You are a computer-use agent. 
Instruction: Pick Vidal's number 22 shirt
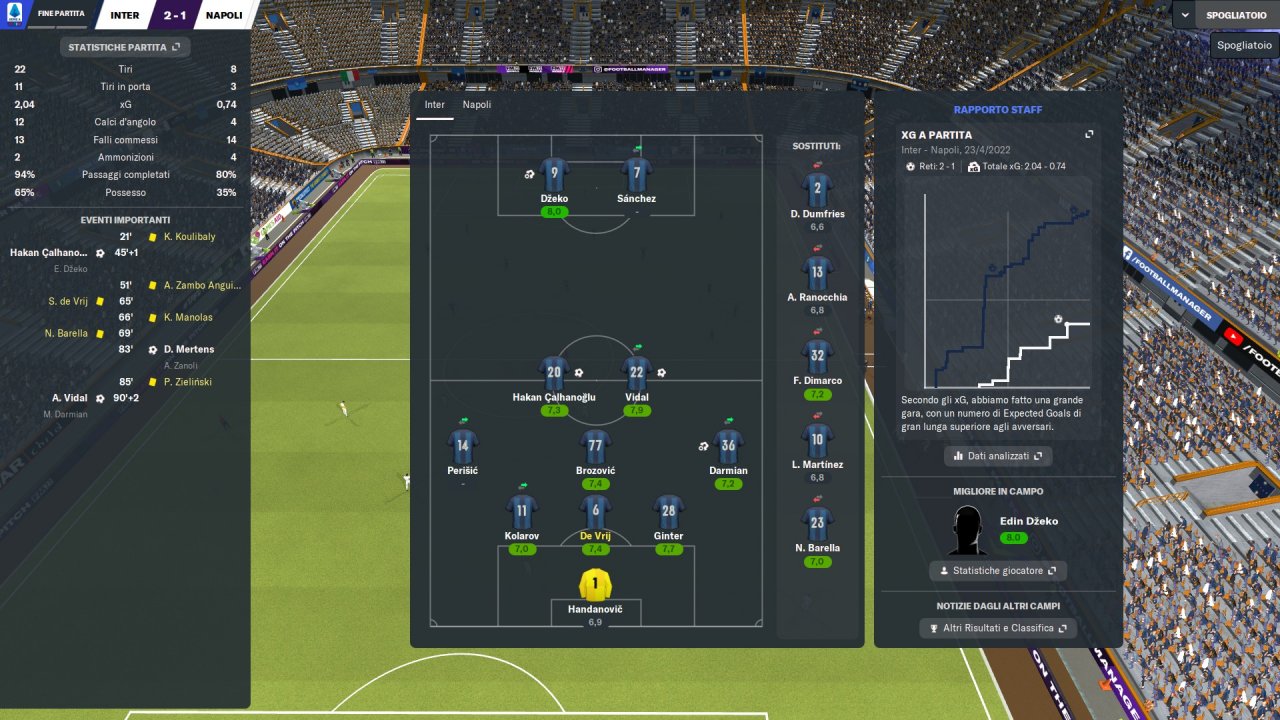pyautogui.click(x=636, y=373)
